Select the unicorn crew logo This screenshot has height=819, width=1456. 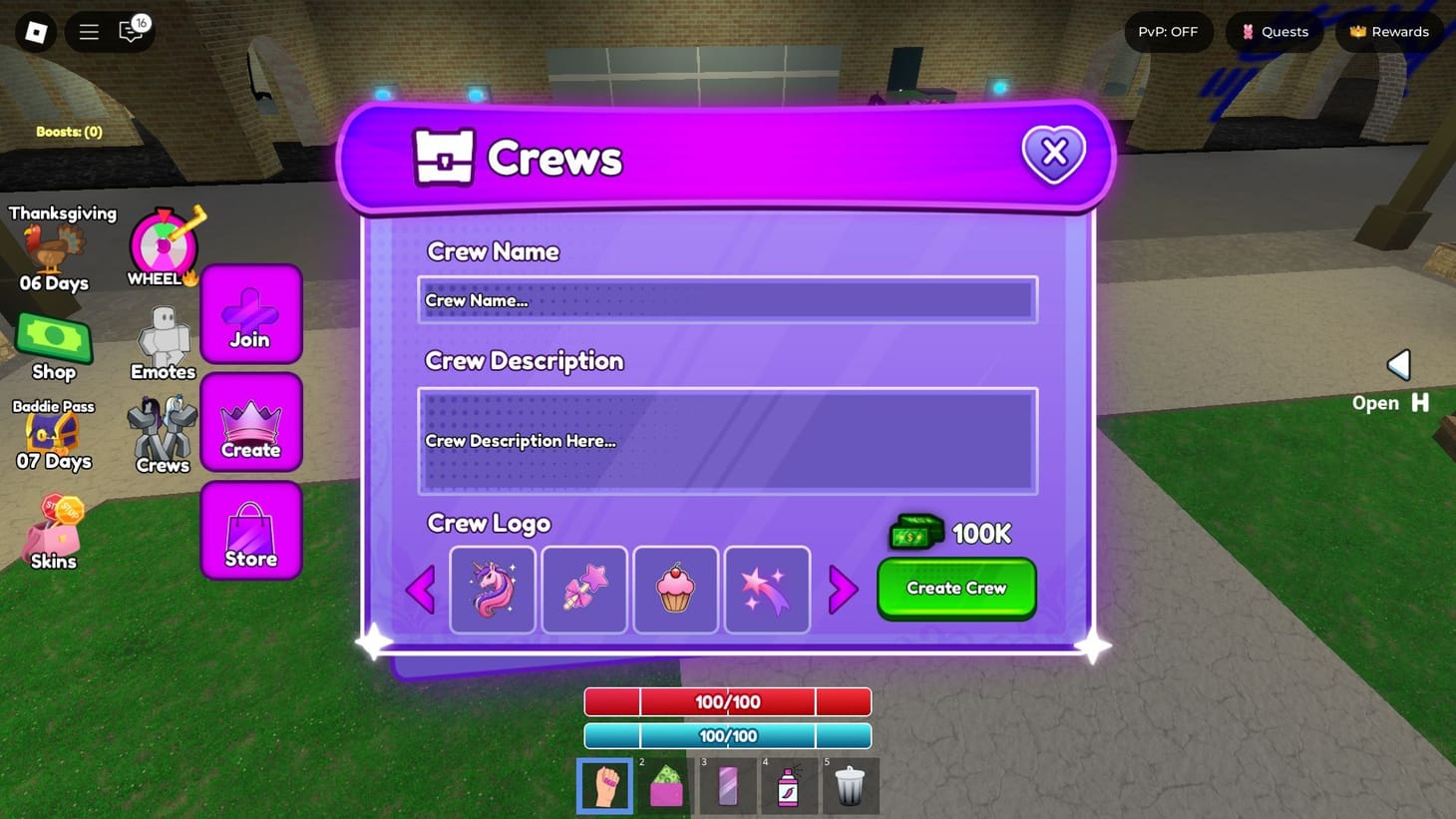click(492, 590)
